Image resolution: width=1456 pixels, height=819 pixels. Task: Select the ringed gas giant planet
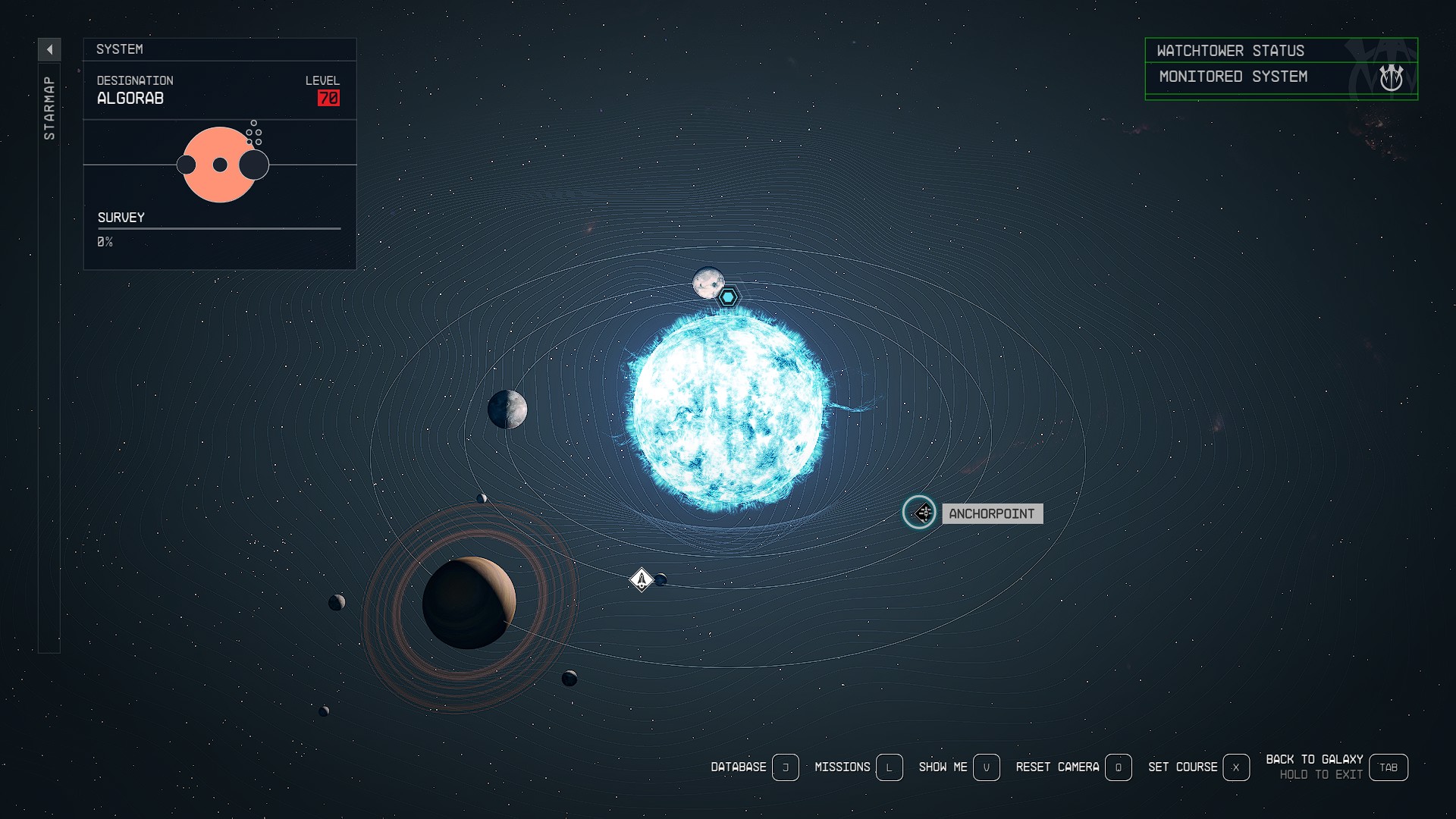tap(469, 603)
